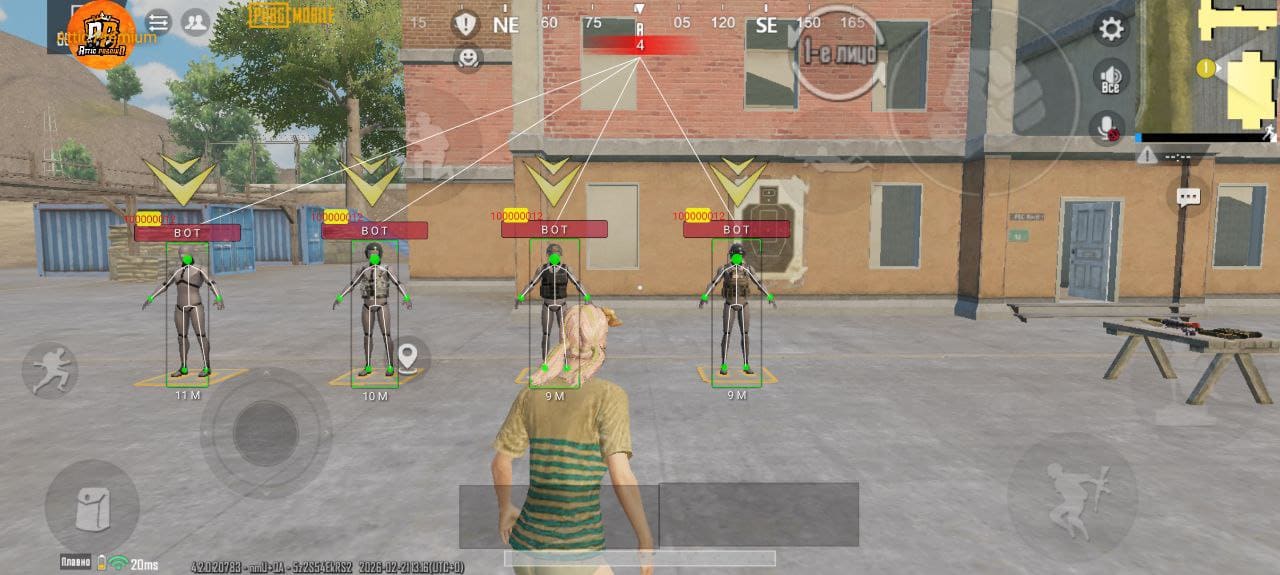Open the emote smiley menu

click(466, 57)
